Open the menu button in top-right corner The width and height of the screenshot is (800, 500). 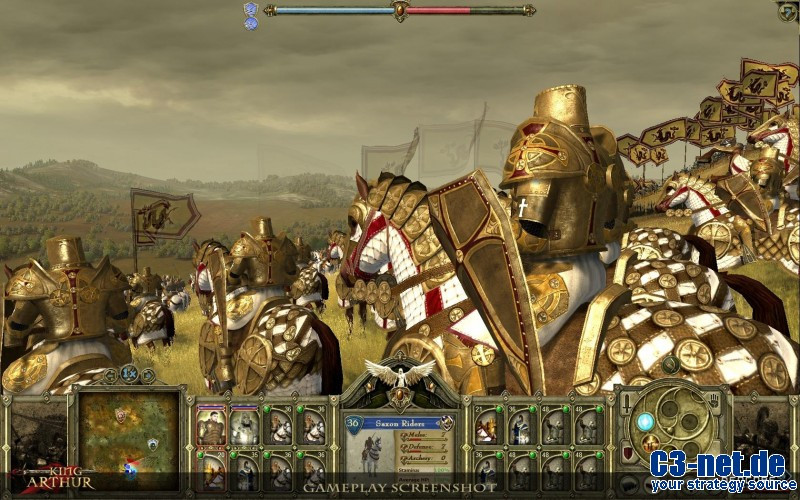[788, 12]
